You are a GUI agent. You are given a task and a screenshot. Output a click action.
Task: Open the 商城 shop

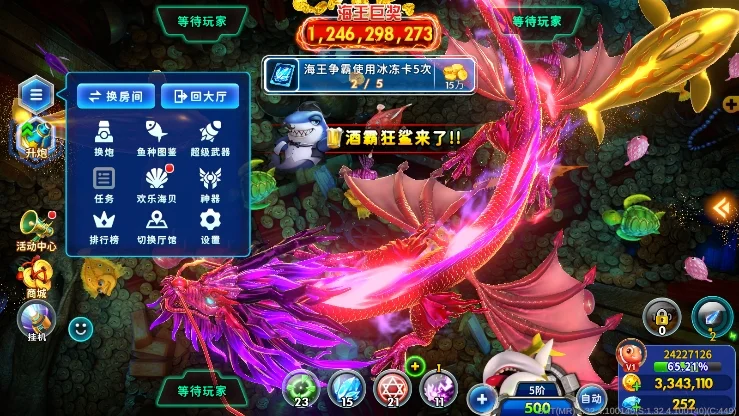(x=36, y=275)
